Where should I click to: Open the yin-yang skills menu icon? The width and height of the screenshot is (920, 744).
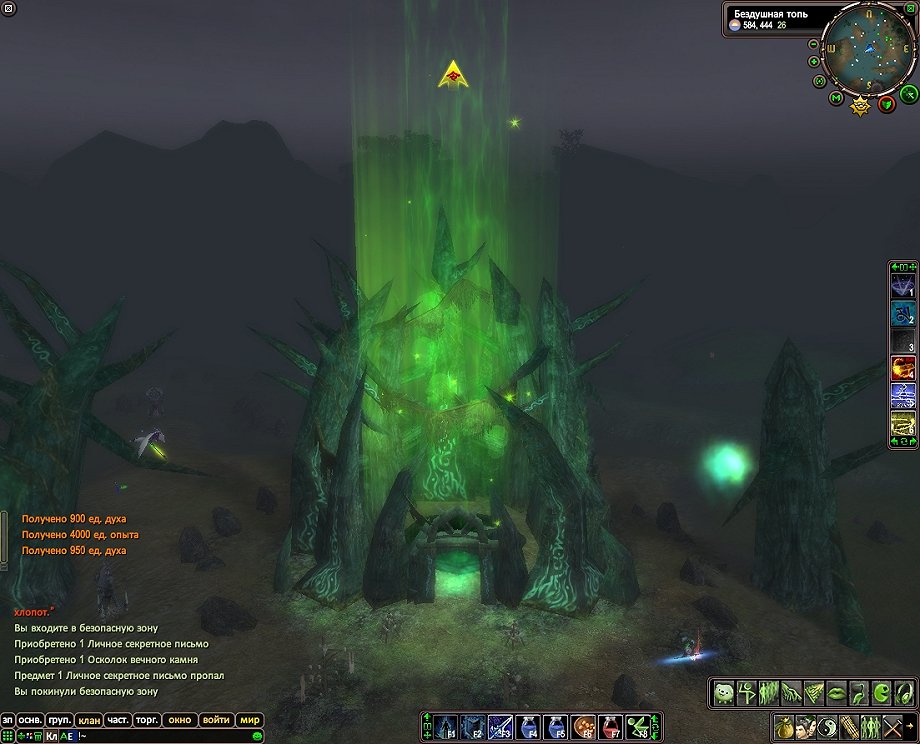tap(829, 727)
